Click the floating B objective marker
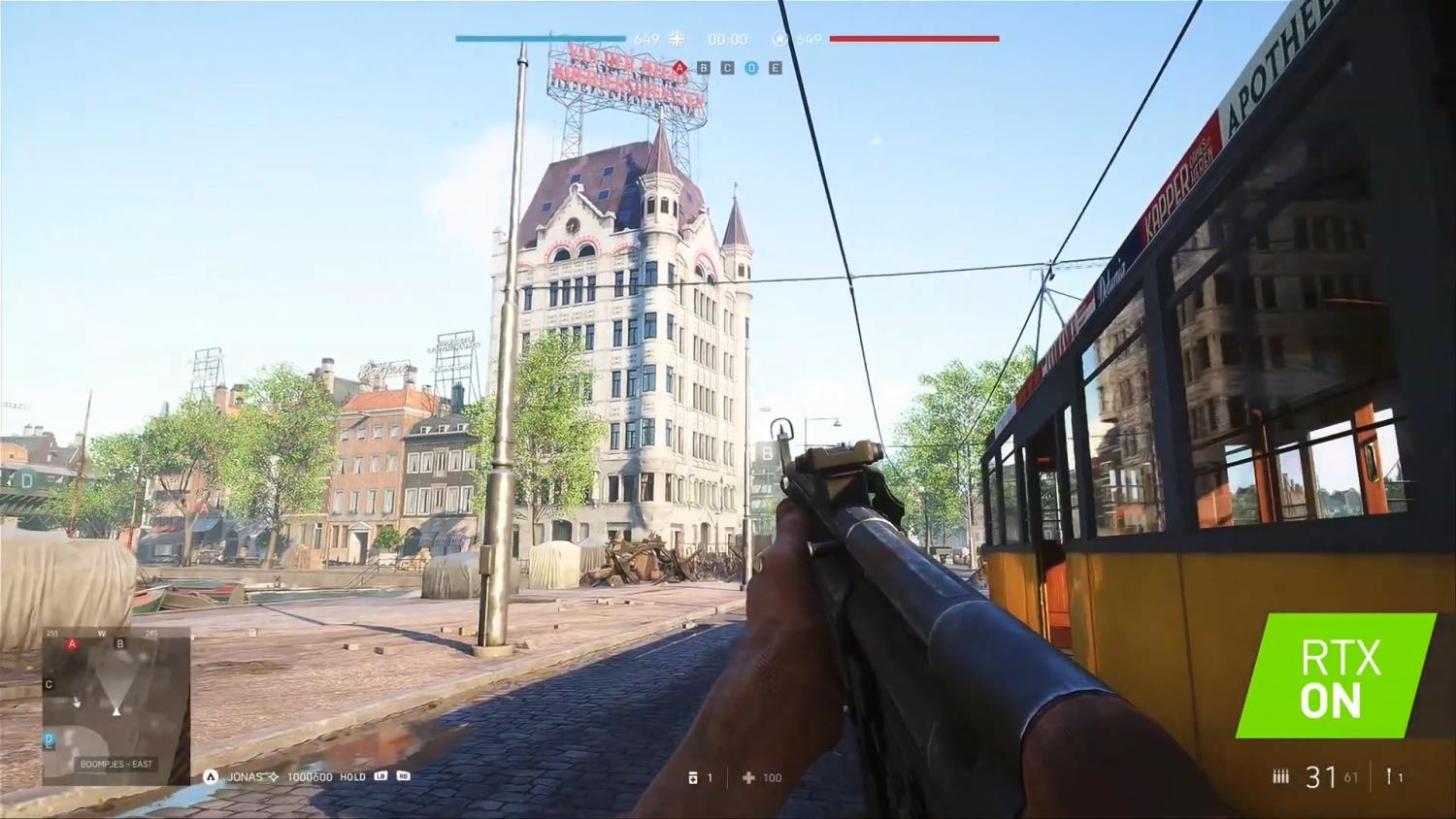The height and width of the screenshot is (819, 1456). [x=767, y=453]
